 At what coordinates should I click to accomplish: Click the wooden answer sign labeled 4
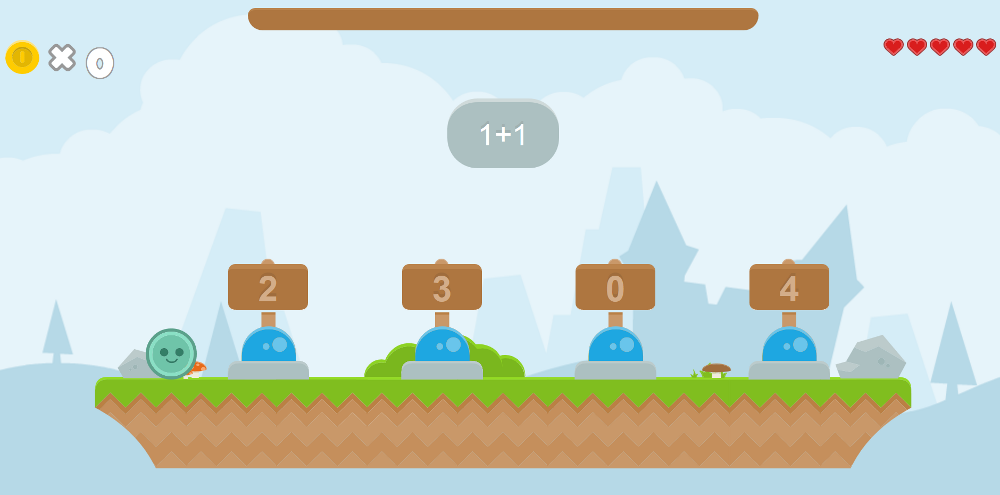tap(789, 288)
